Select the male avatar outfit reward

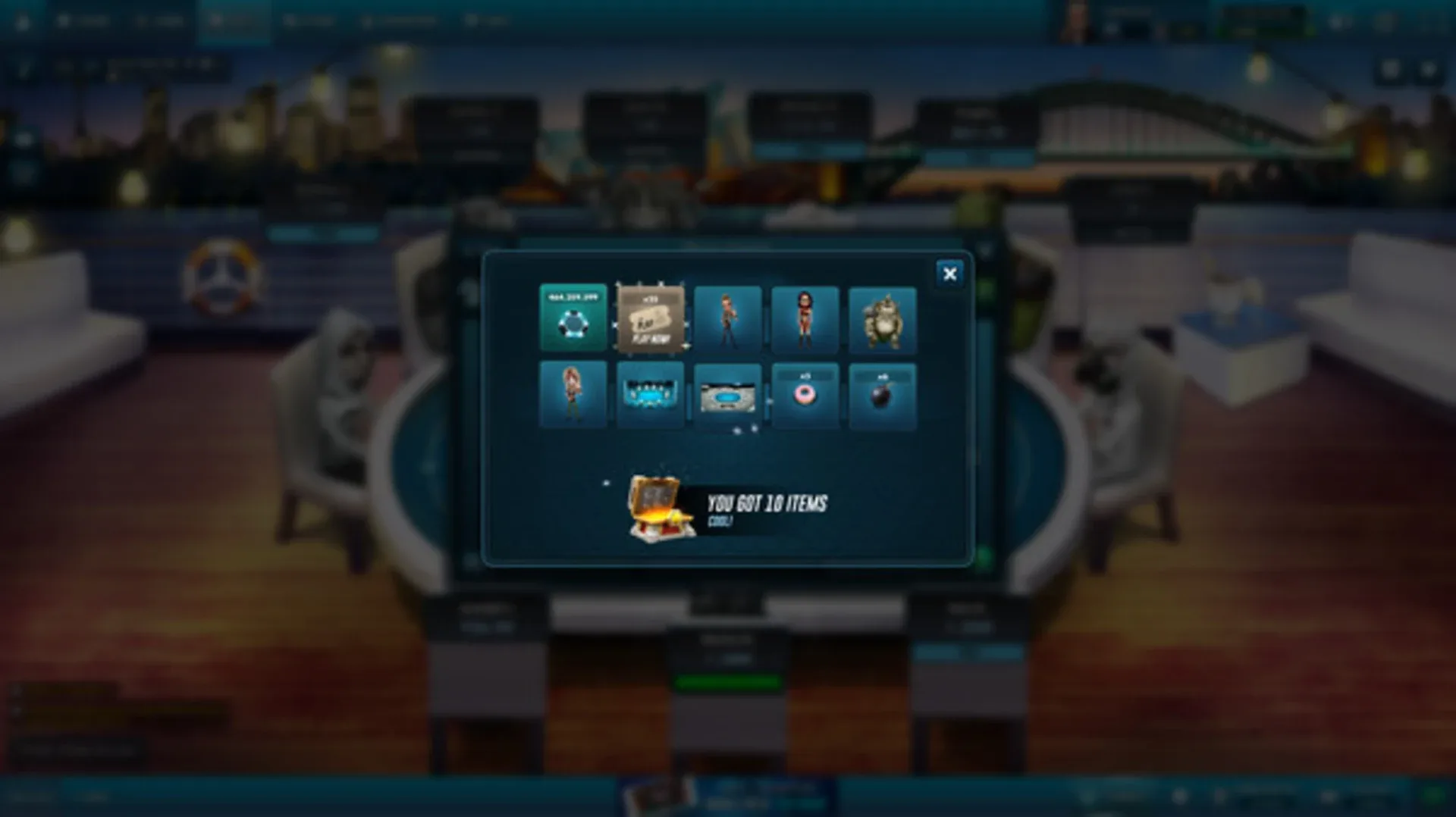point(728,321)
